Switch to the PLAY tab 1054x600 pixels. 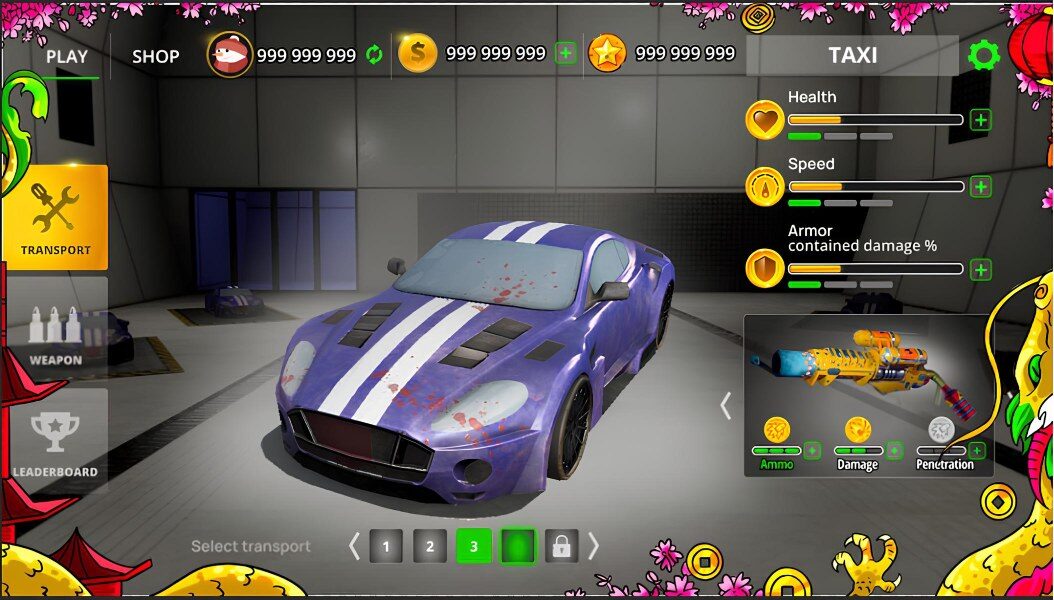point(67,57)
